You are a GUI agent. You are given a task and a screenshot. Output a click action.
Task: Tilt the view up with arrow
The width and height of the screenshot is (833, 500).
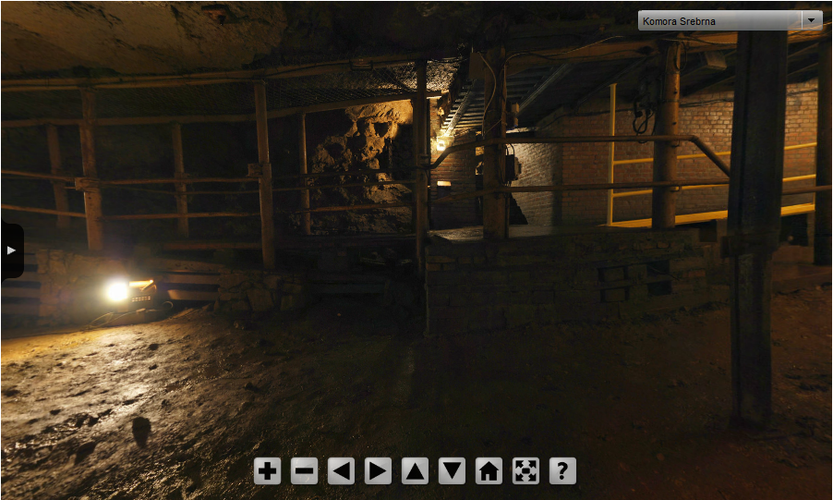415,471
